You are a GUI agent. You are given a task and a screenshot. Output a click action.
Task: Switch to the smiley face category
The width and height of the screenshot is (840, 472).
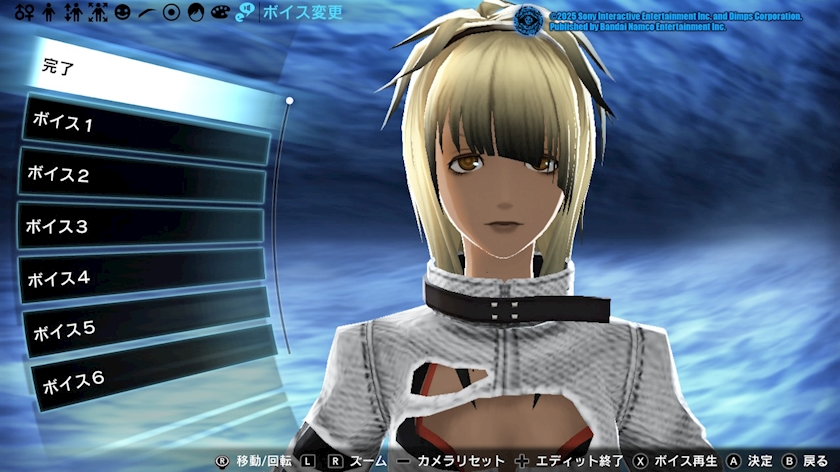coord(123,13)
